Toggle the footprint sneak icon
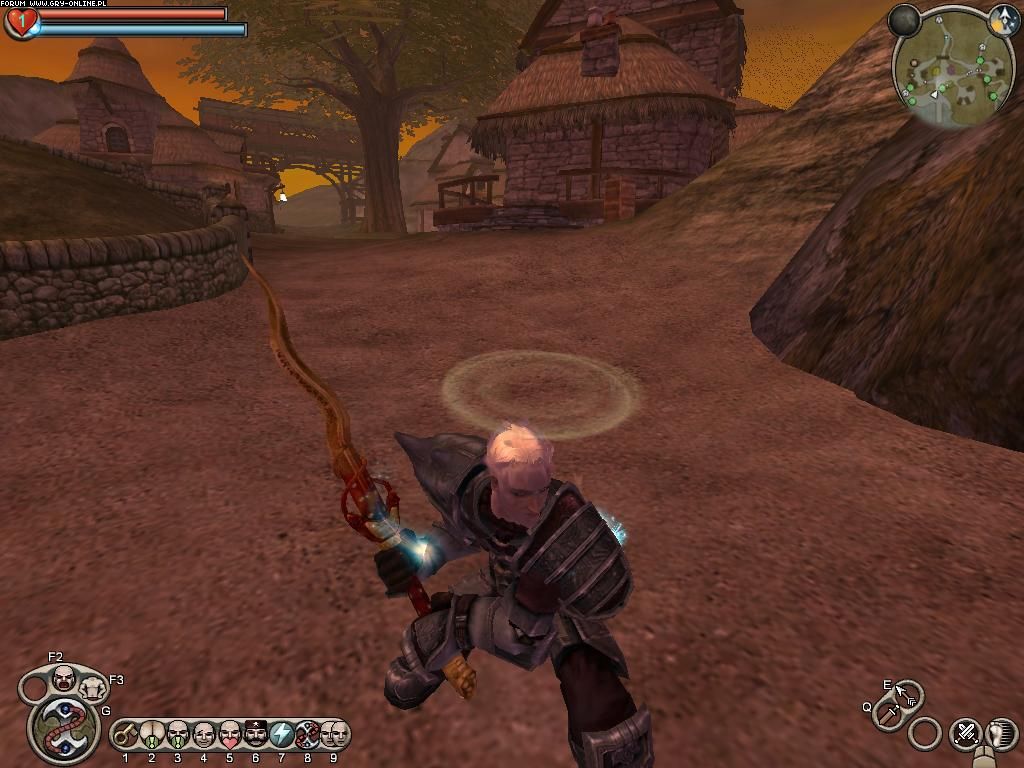The image size is (1024, 768). 1001,733
